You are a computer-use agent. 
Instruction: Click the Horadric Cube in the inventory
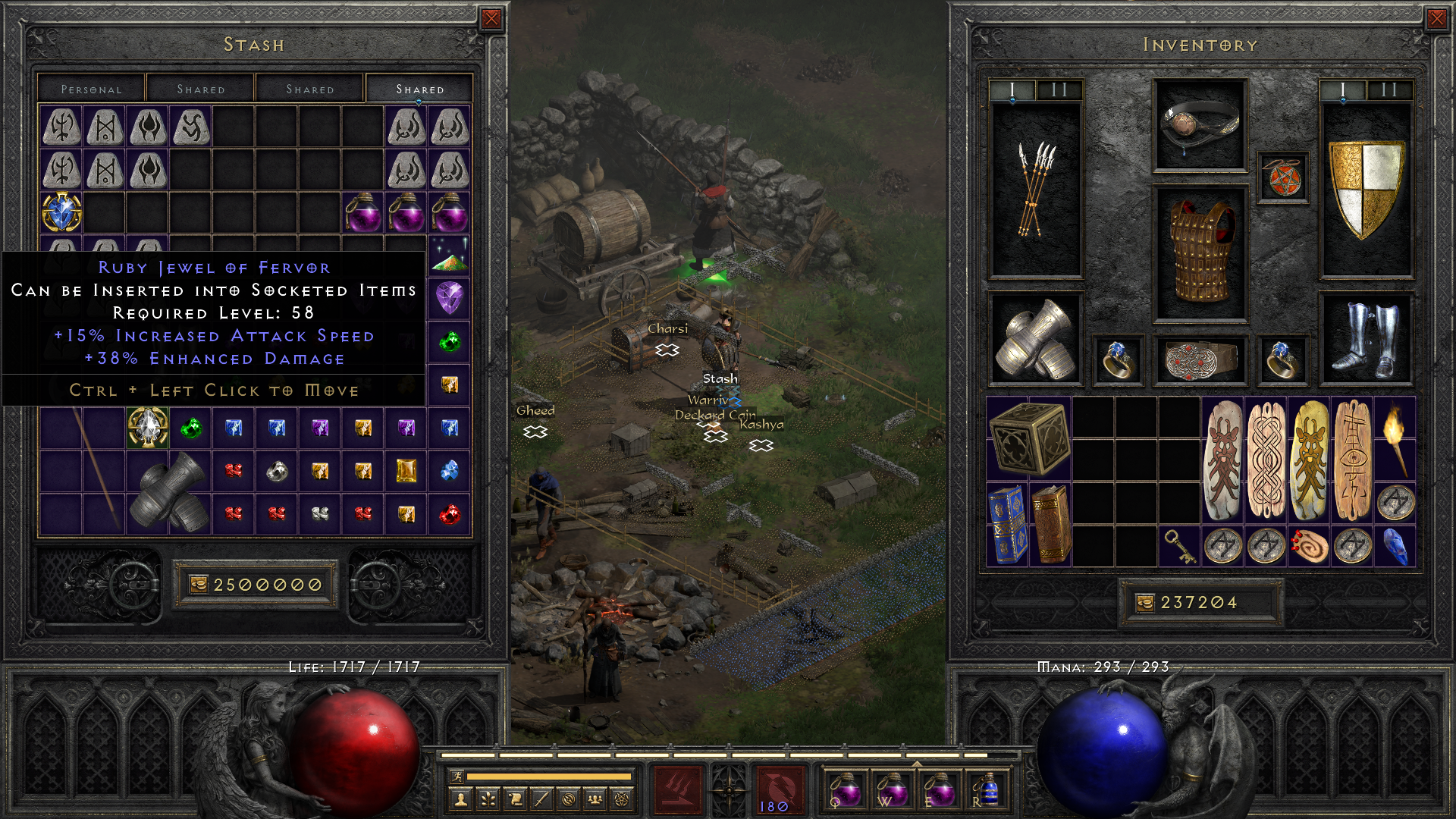[x=1031, y=440]
